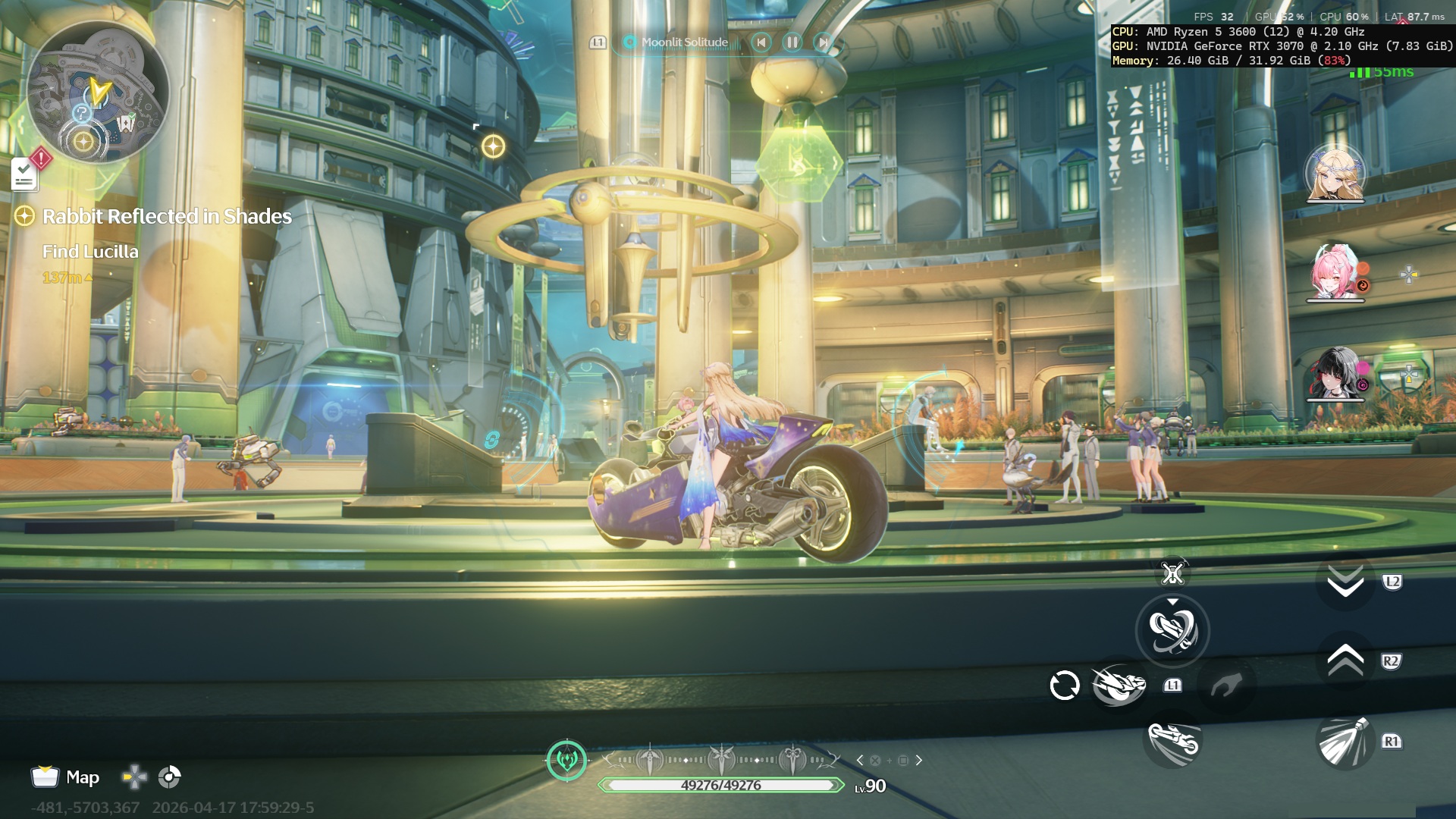
Task: Switch to the blonde character portrait
Action: click(1335, 174)
